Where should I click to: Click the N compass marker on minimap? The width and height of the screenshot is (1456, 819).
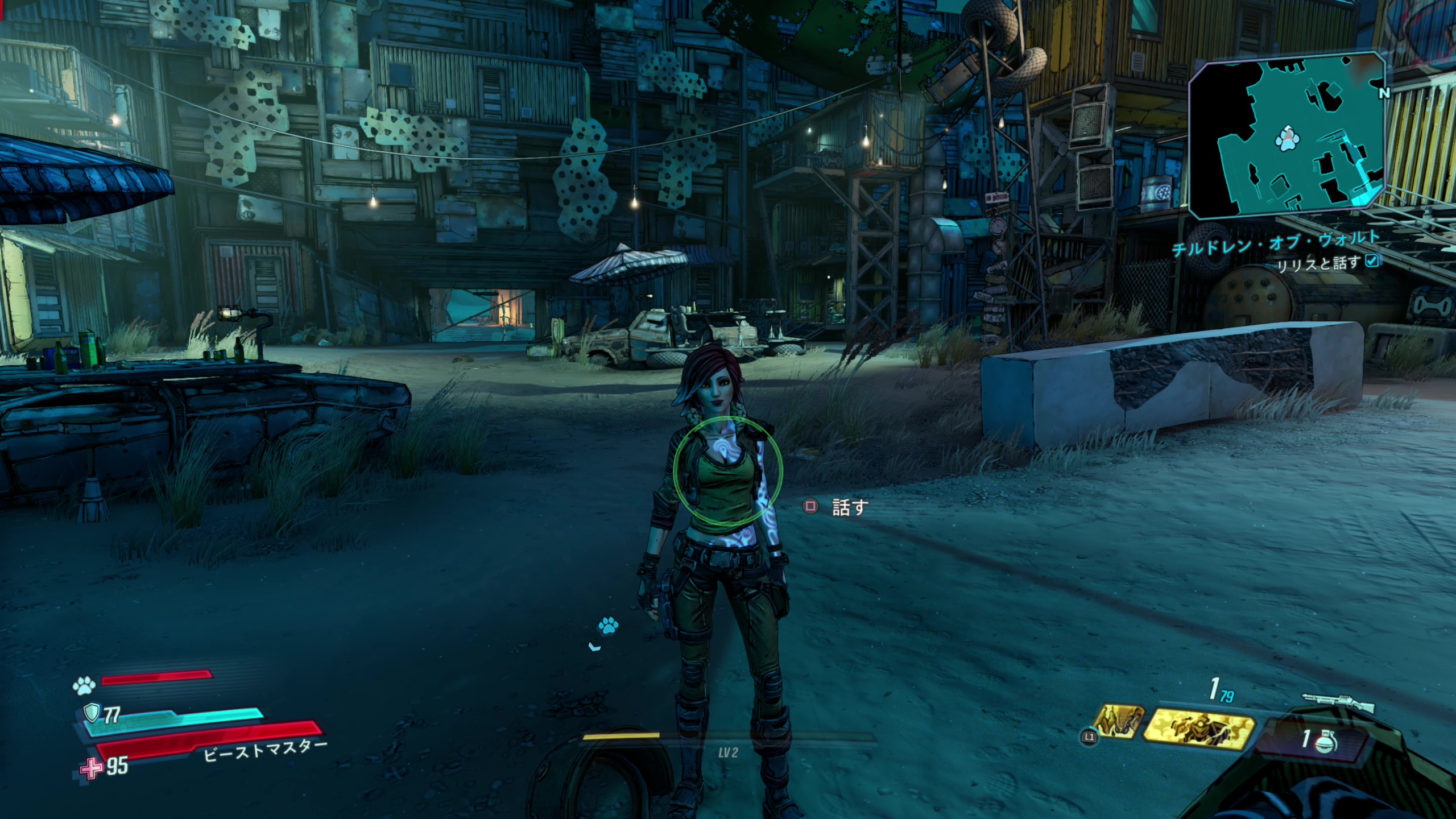tap(1384, 94)
